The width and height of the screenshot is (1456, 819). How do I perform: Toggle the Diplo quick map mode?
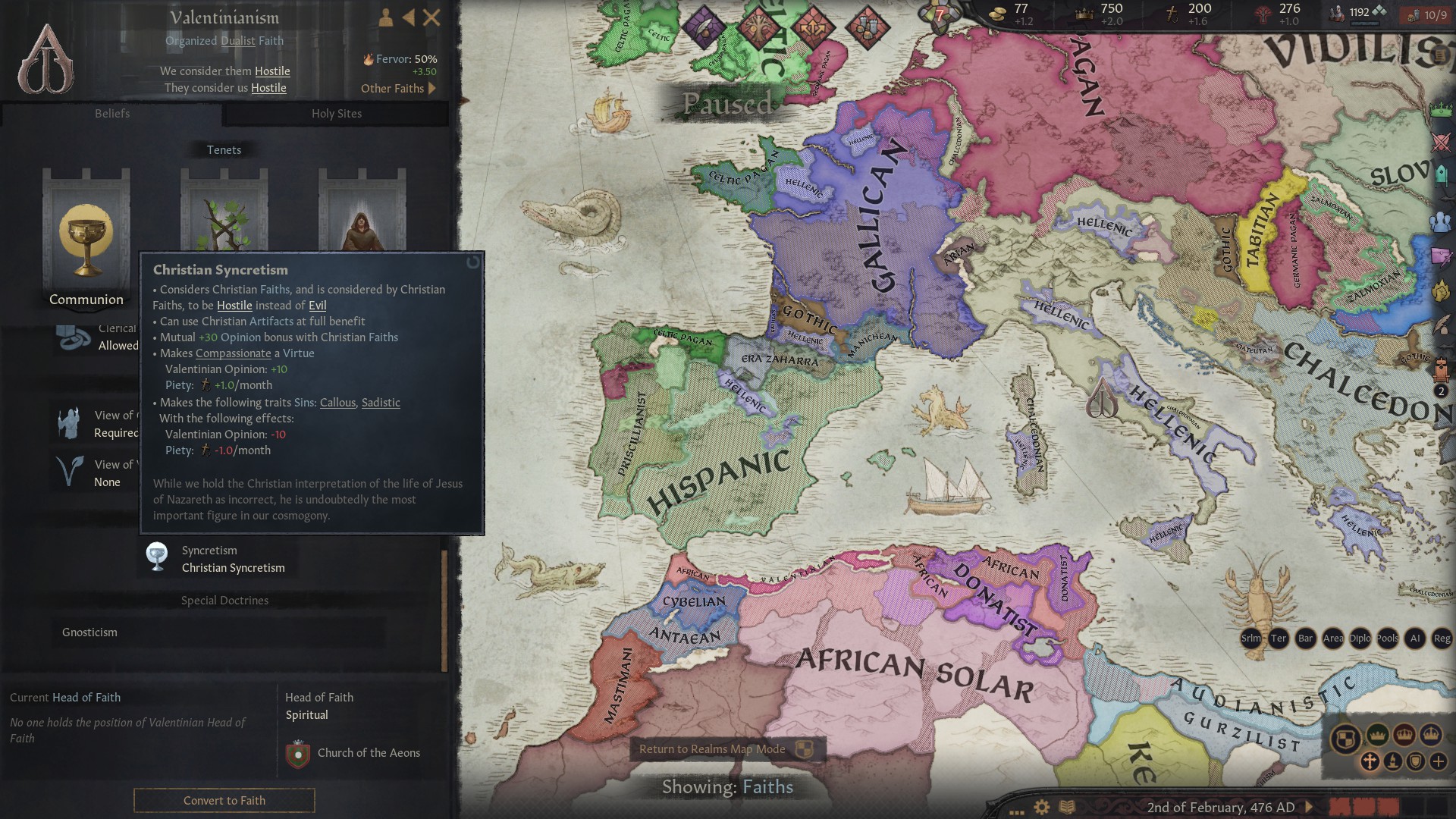(1359, 639)
